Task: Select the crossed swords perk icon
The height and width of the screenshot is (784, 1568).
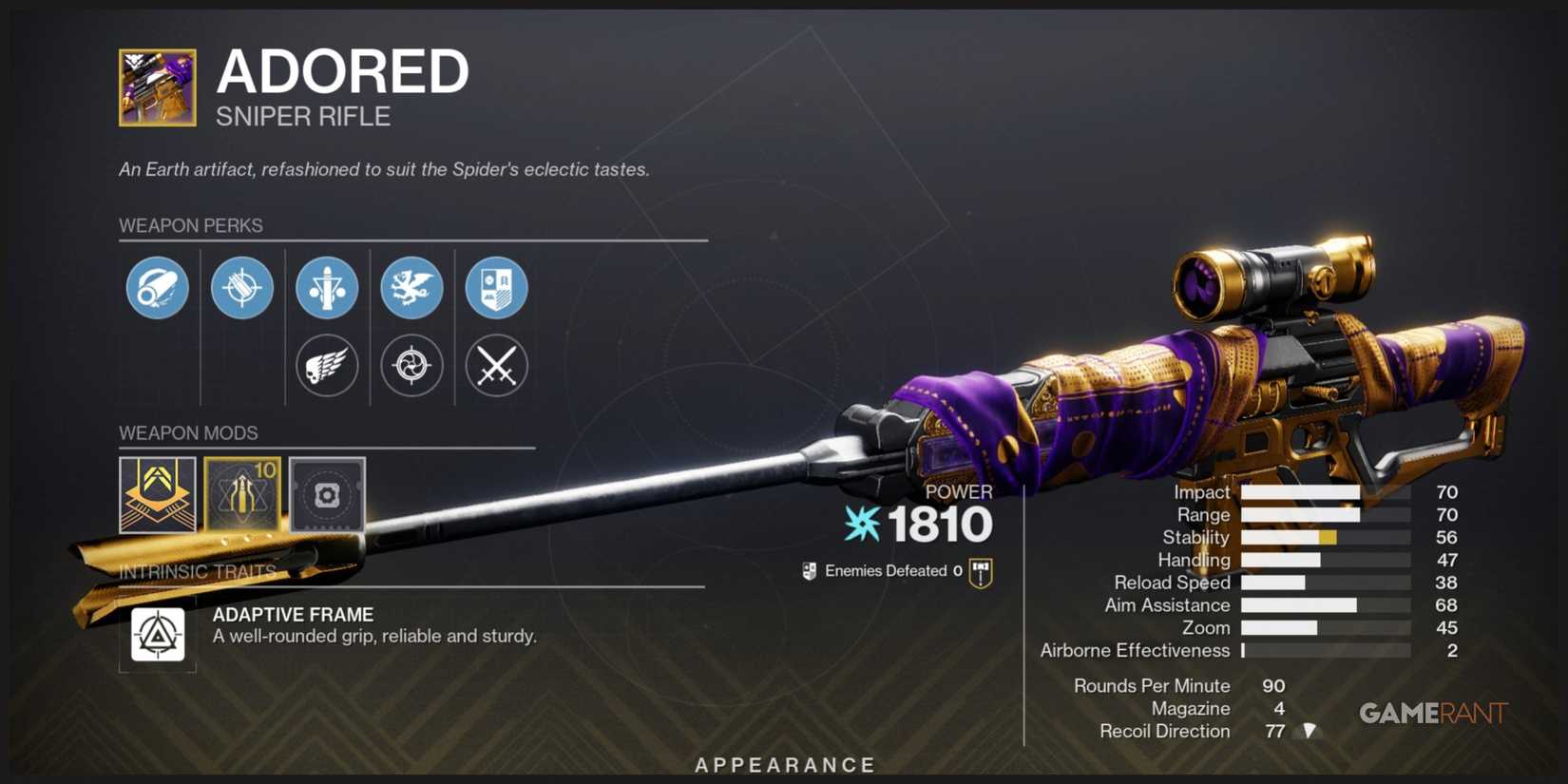Action: point(496,366)
